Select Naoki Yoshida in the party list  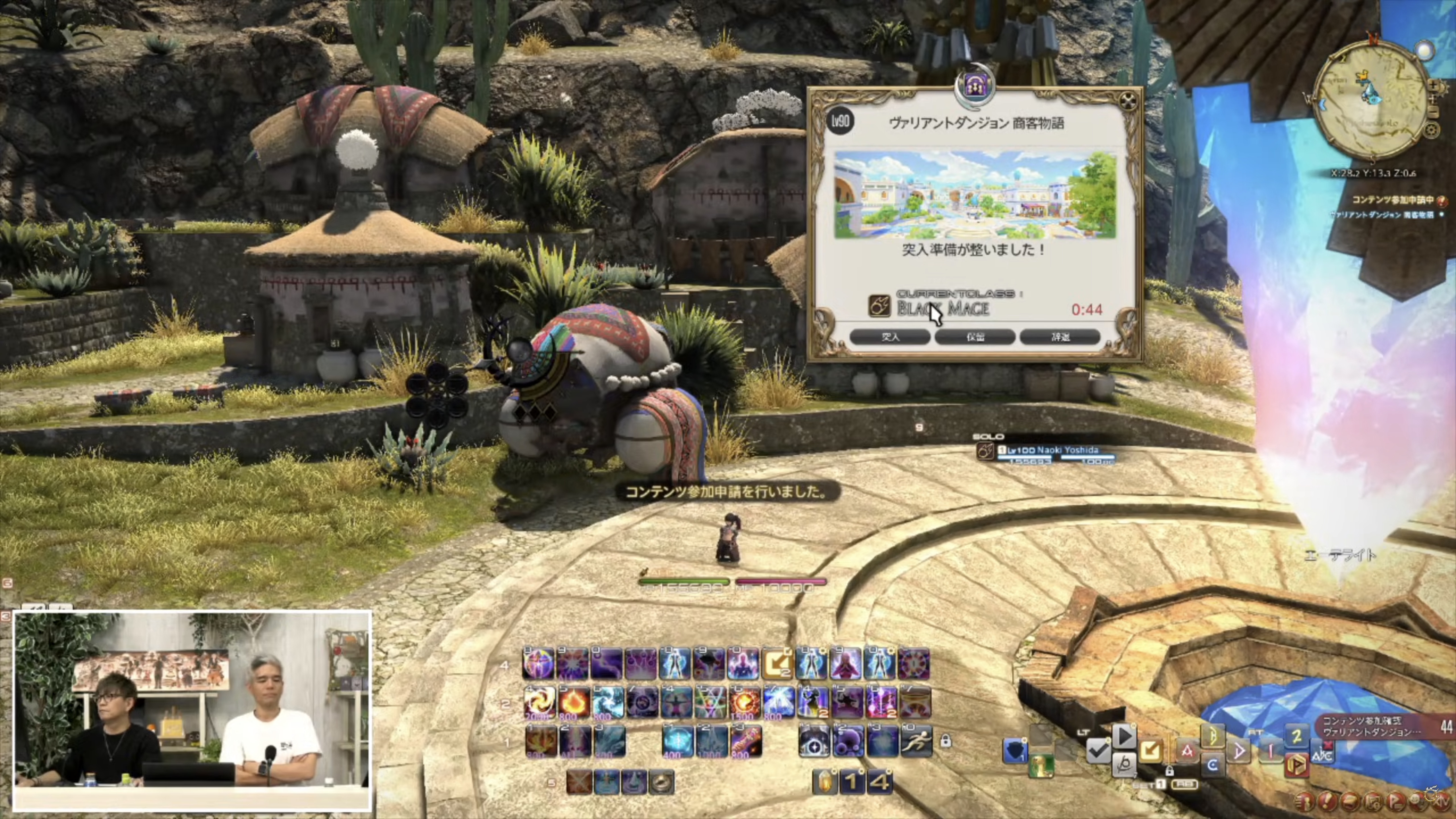(1048, 451)
